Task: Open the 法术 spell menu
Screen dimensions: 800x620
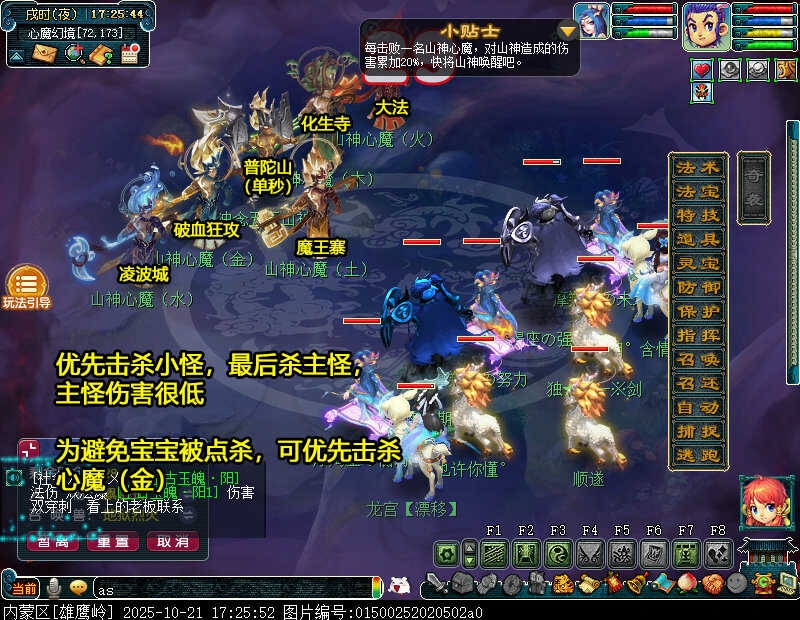Action: tap(697, 167)
